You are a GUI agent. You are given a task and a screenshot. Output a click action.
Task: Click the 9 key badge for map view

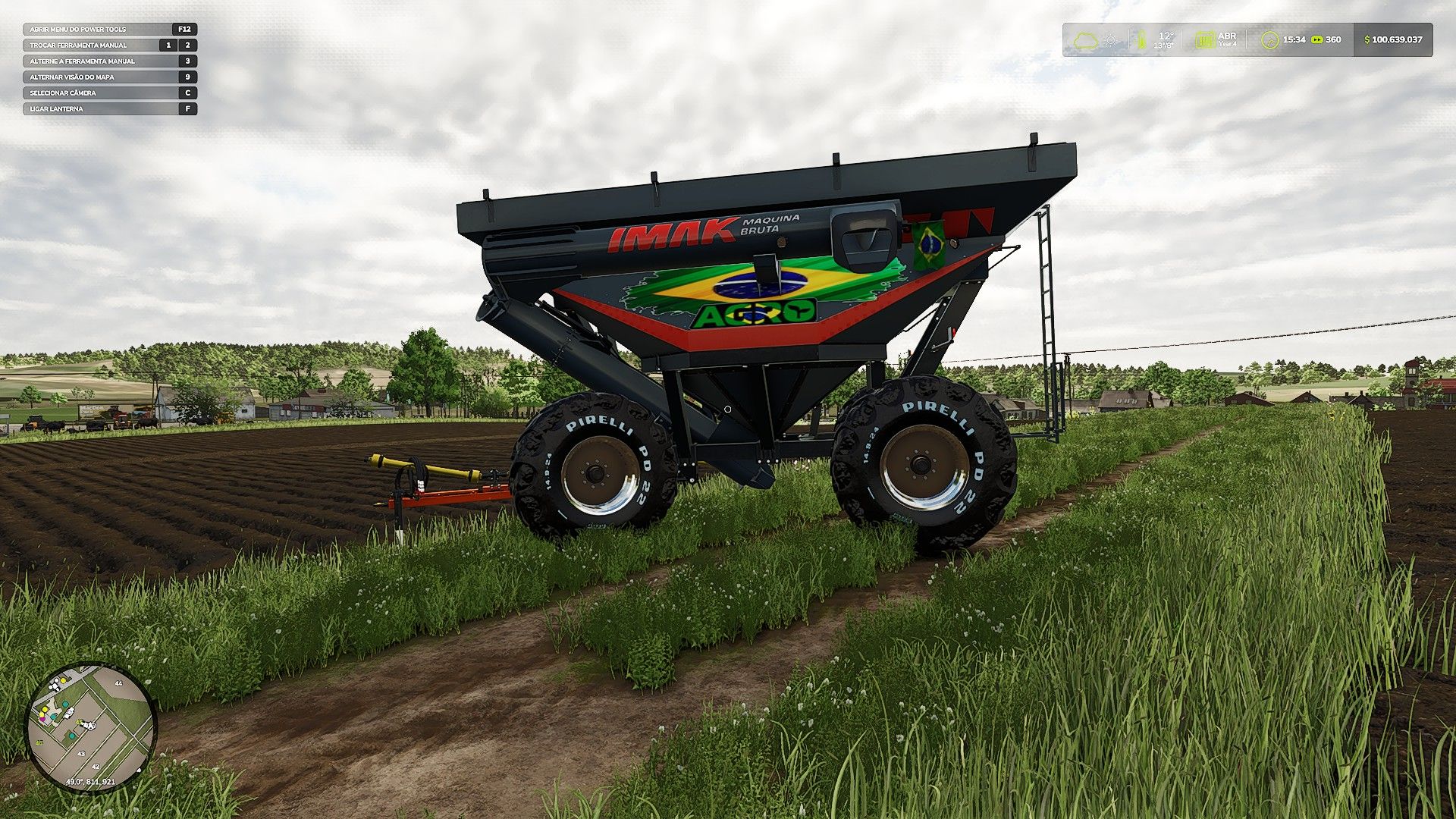187,77
